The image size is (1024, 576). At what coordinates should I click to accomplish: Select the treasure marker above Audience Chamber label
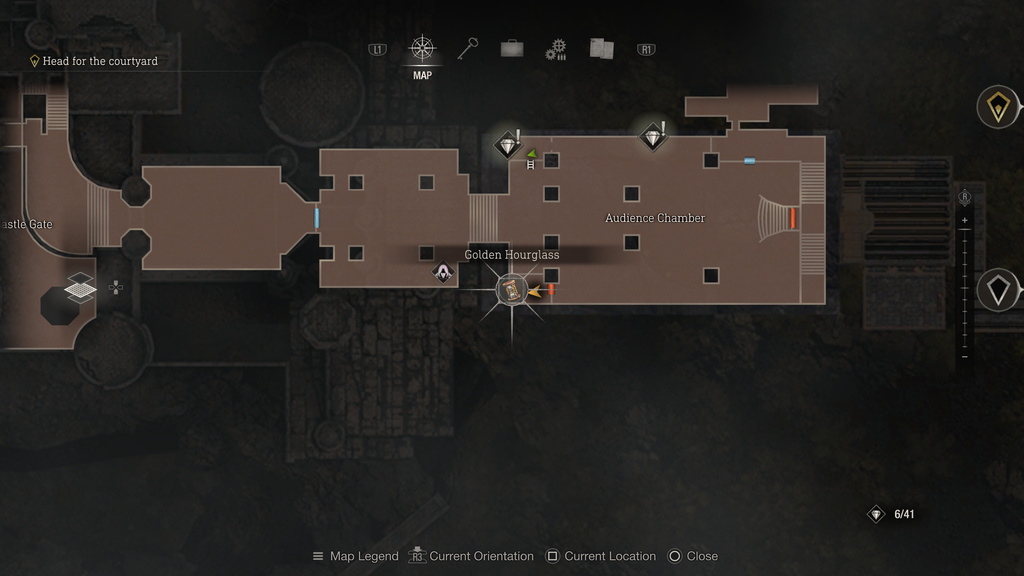tap(653, 136)
